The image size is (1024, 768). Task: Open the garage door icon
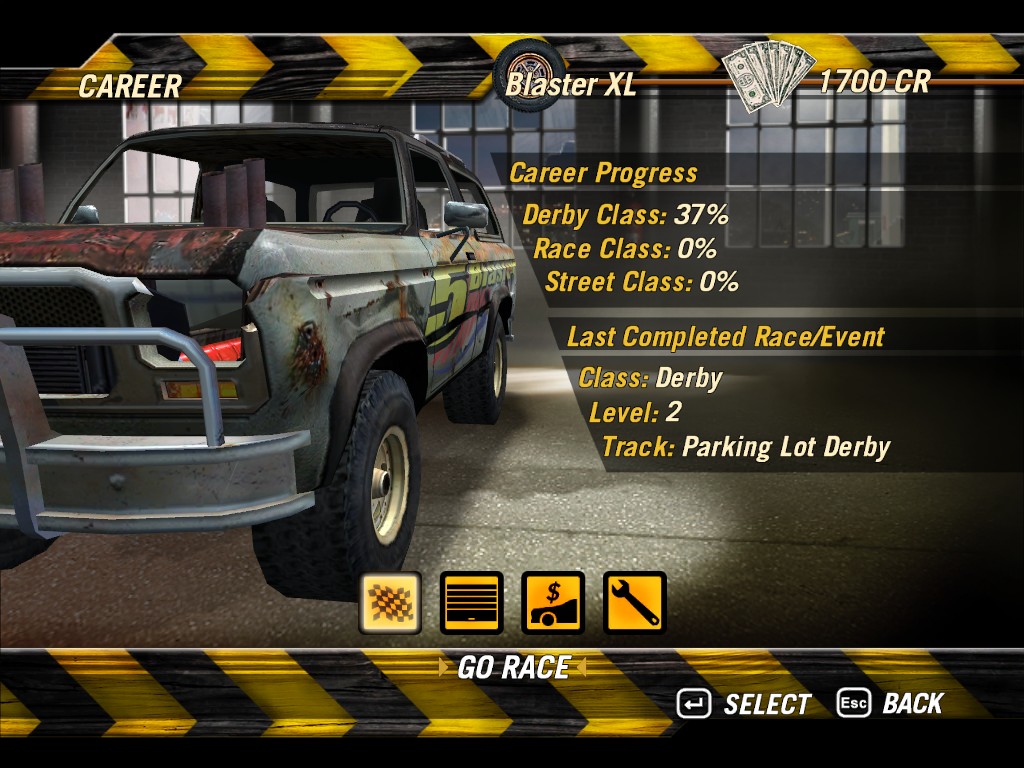point(471,602)
